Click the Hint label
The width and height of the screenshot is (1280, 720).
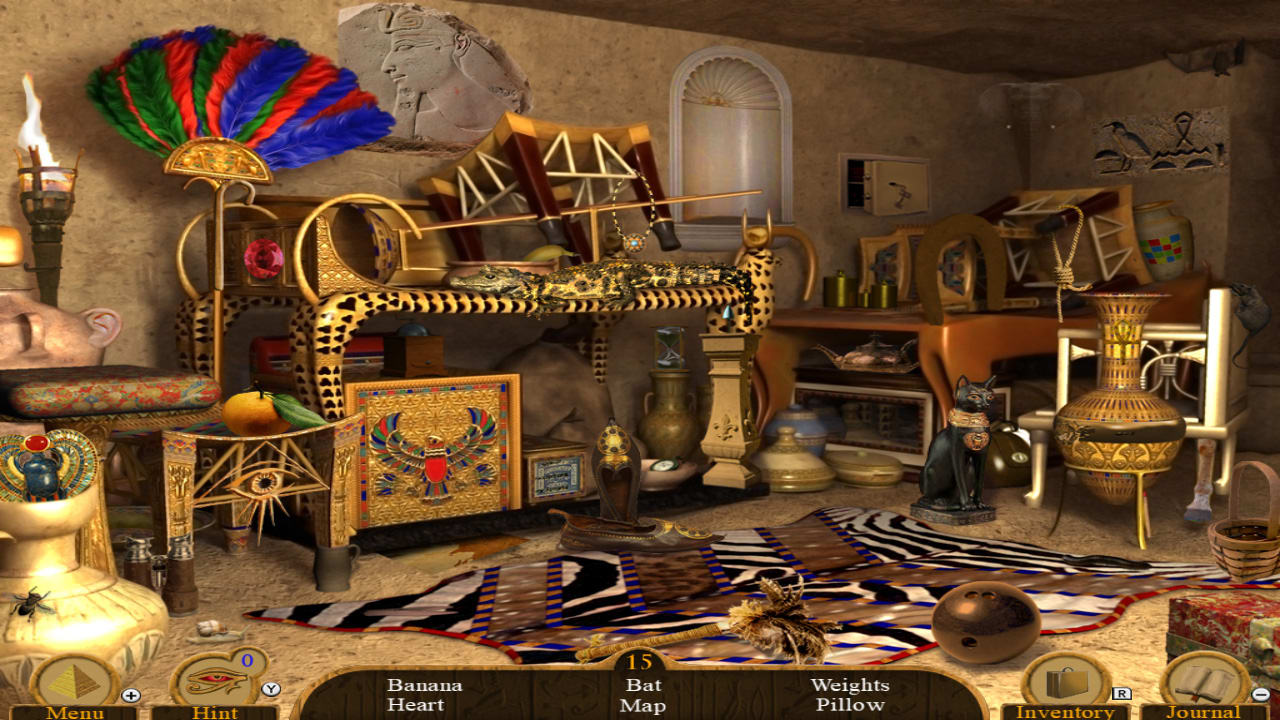pyautogui.click(x=218, y=713)
